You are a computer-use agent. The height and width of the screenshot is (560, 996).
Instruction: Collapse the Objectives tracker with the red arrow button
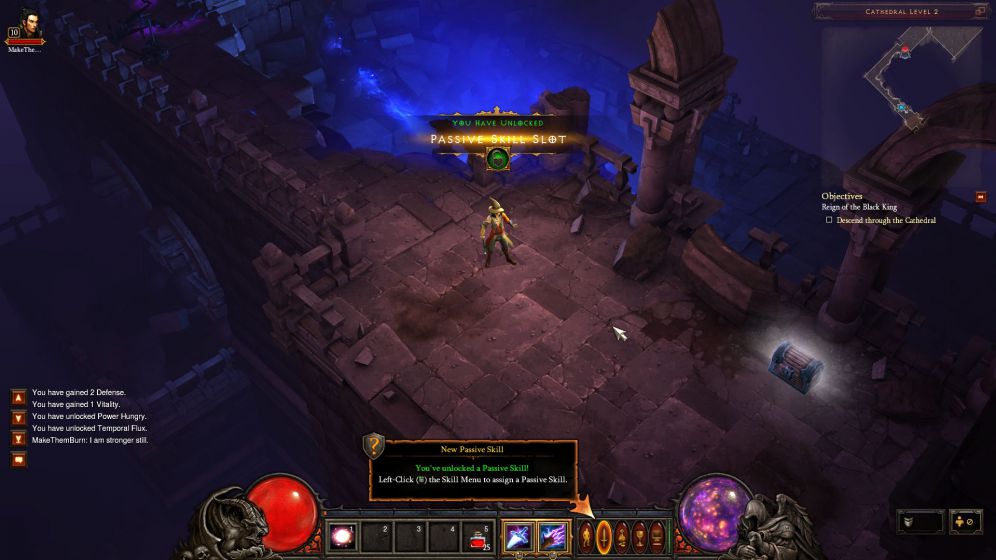point(980,197)
